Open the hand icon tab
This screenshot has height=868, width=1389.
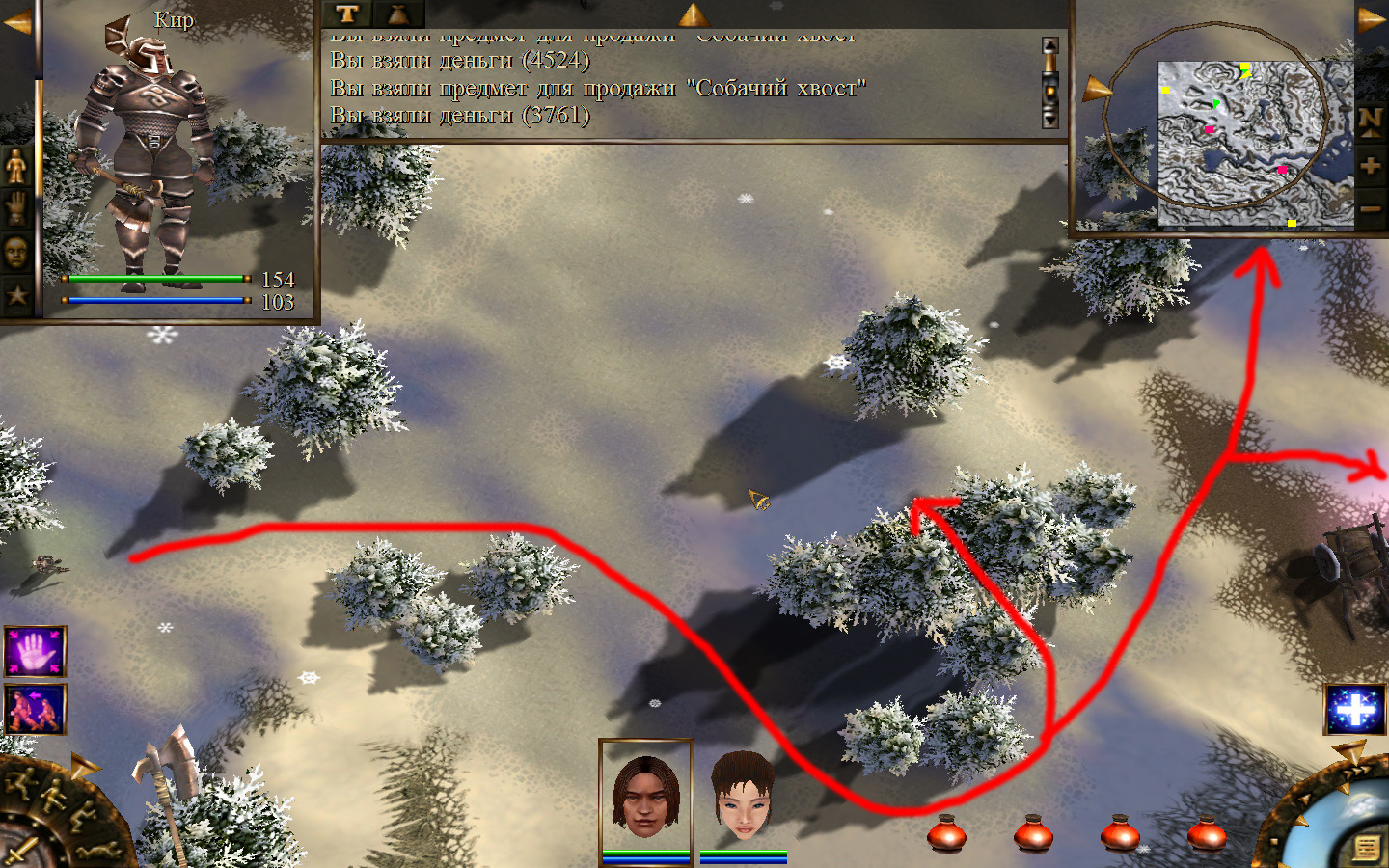[16, 209]
